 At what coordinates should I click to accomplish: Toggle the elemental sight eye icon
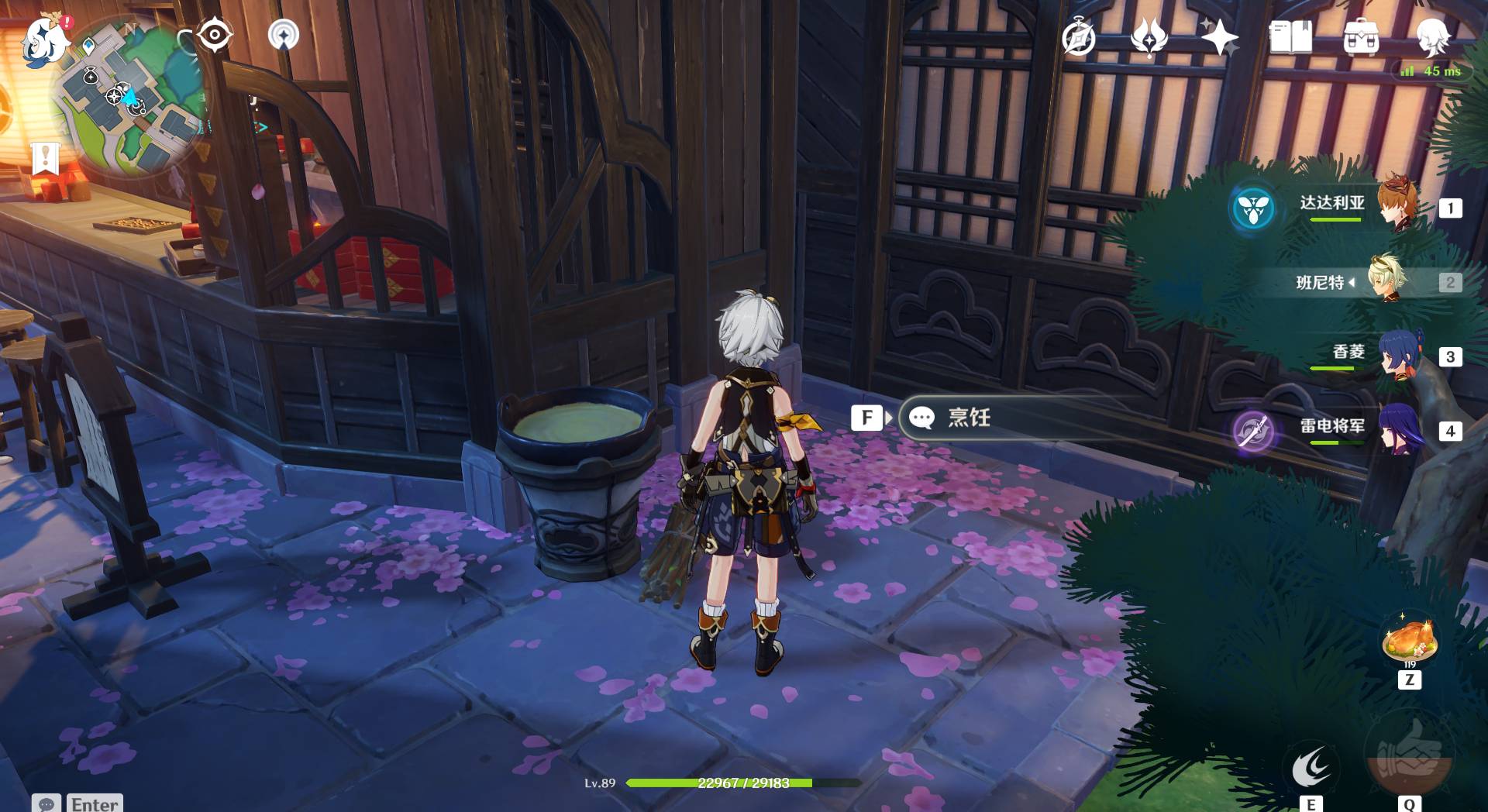tap(215, 35)
